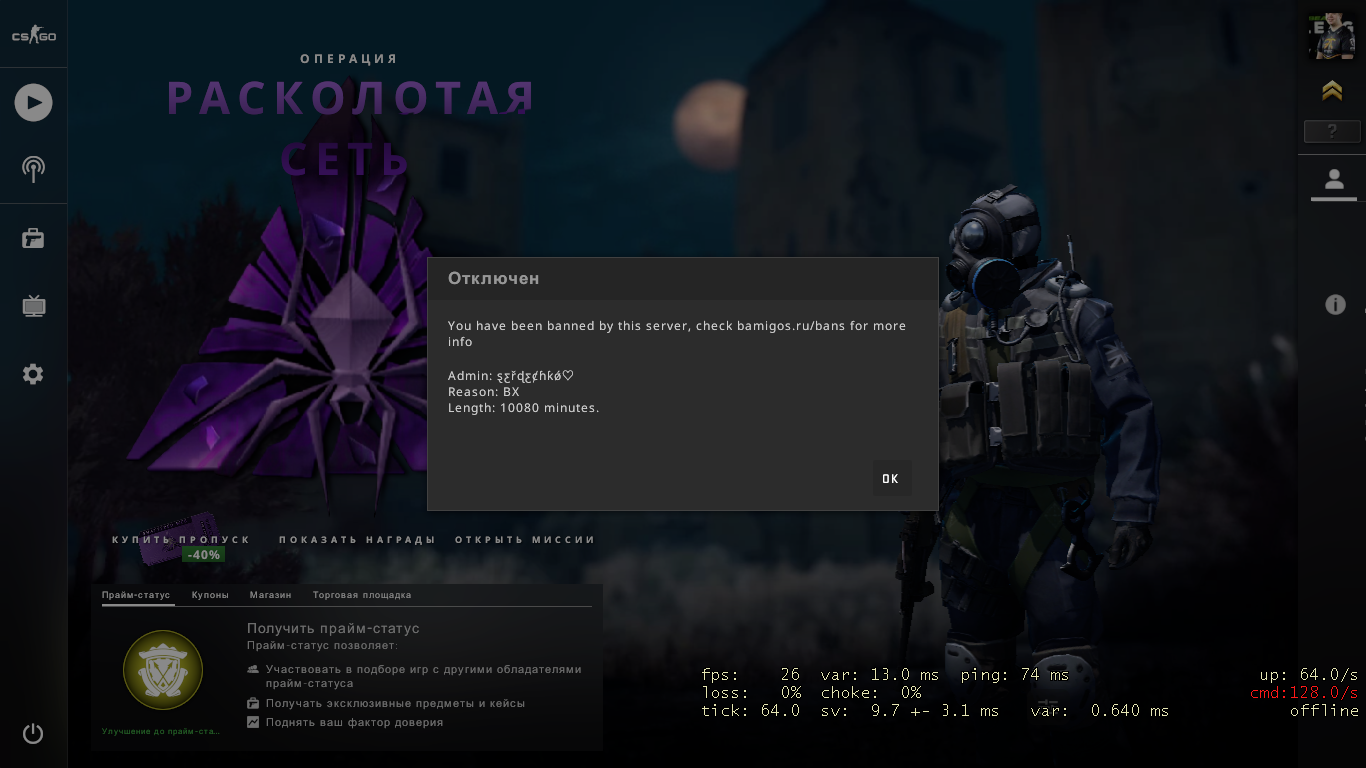Quit the game with power icon

(x=33, y=733)
